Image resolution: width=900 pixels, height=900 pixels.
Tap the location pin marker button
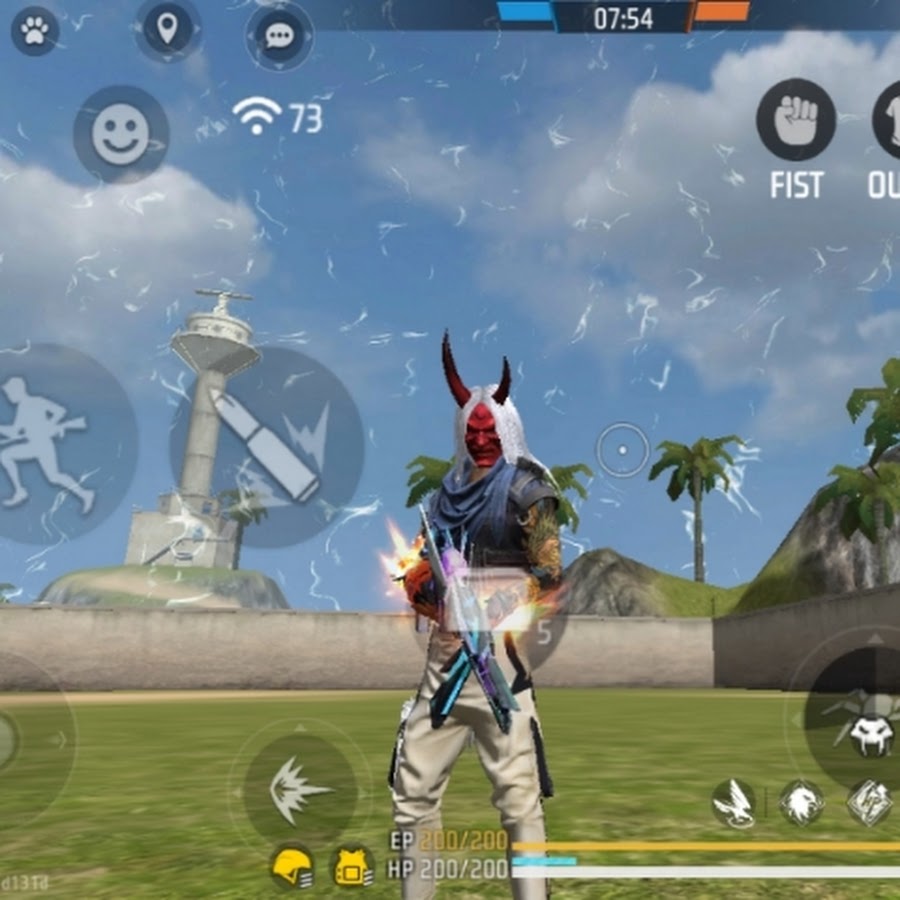[167, 29]
